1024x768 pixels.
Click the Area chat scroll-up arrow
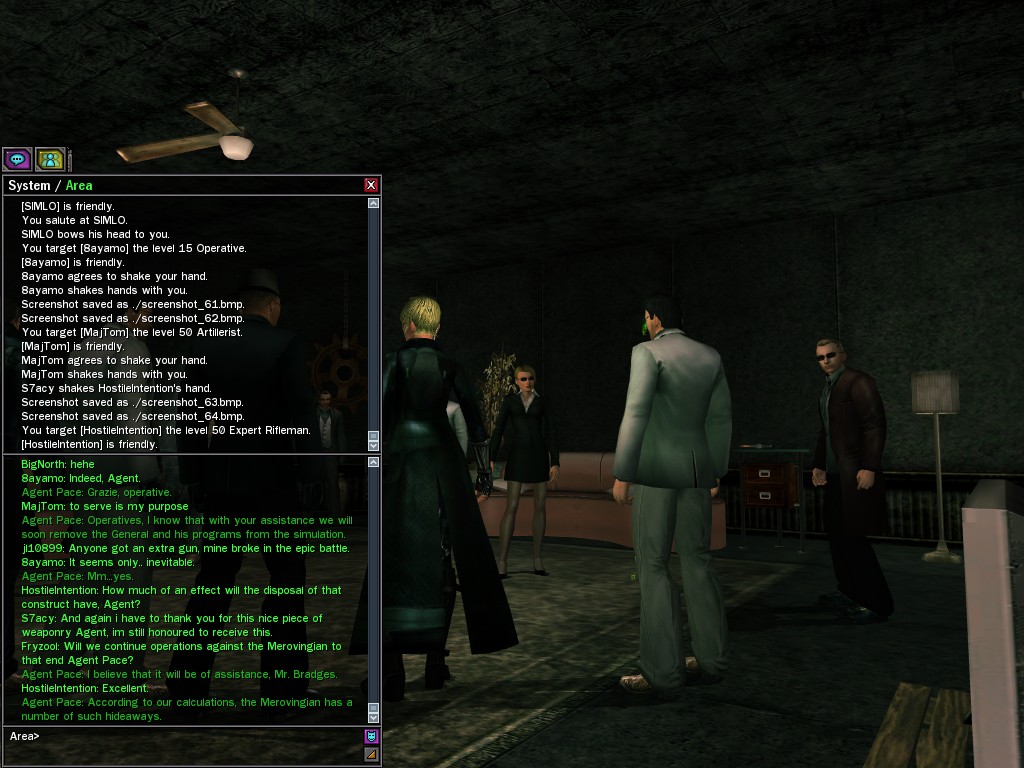[374, 462]
